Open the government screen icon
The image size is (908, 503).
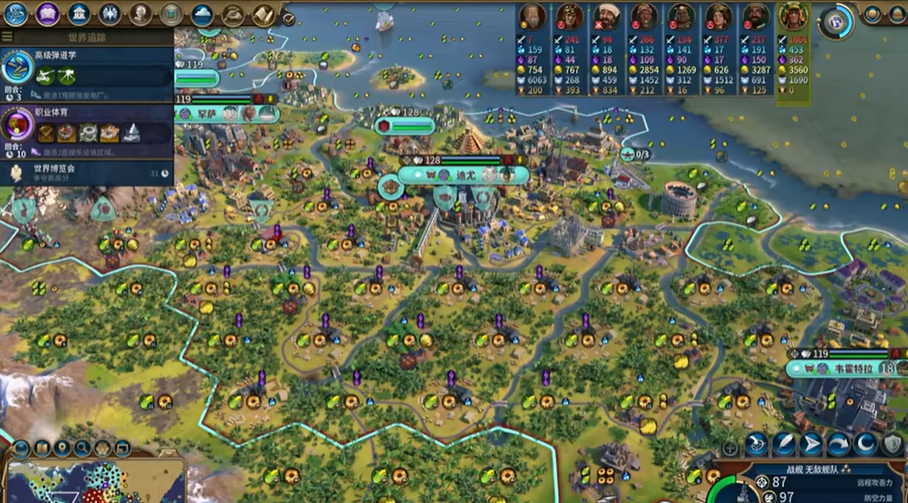click(x=79, y=14)
